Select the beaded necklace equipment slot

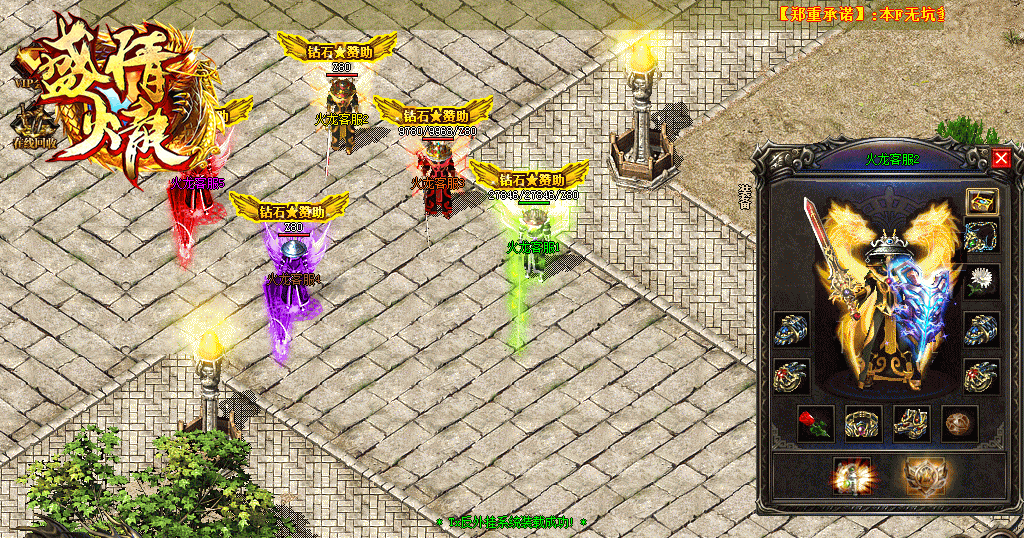point(981,237)
